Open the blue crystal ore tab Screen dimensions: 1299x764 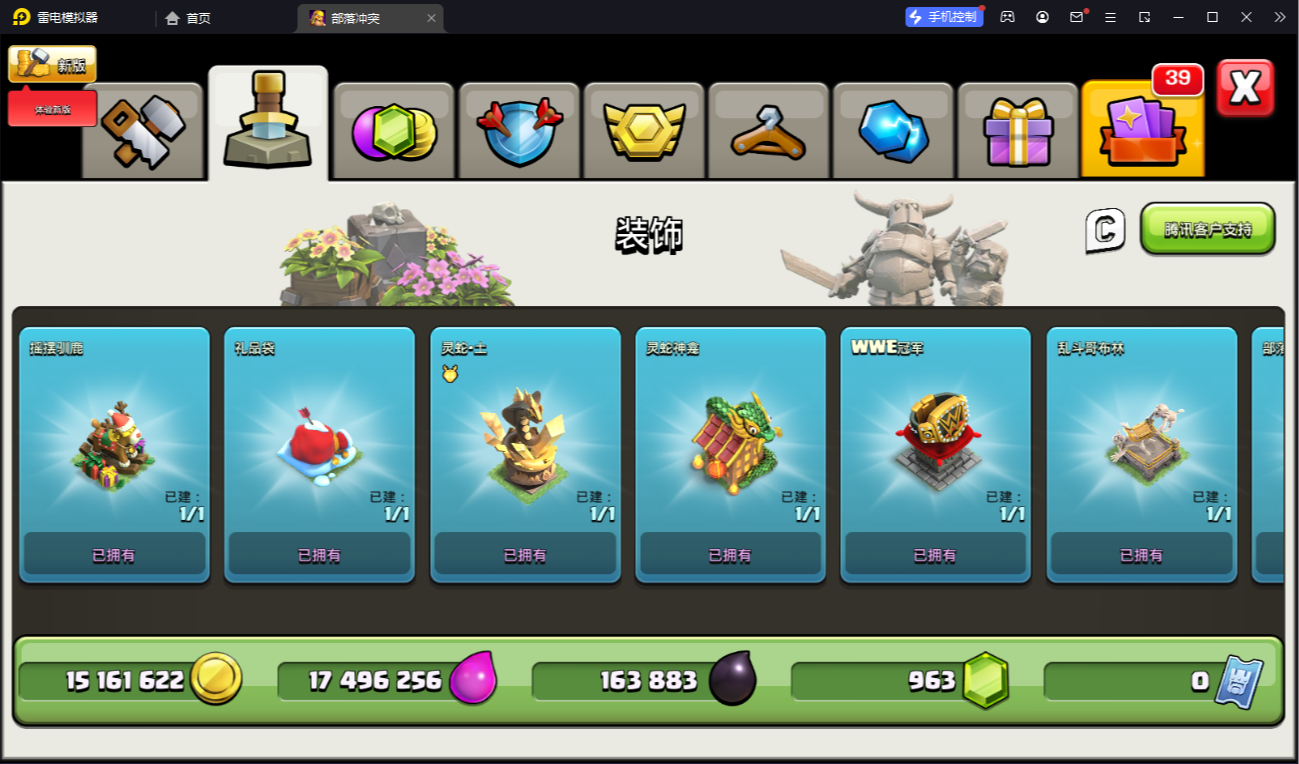point(893,131)
